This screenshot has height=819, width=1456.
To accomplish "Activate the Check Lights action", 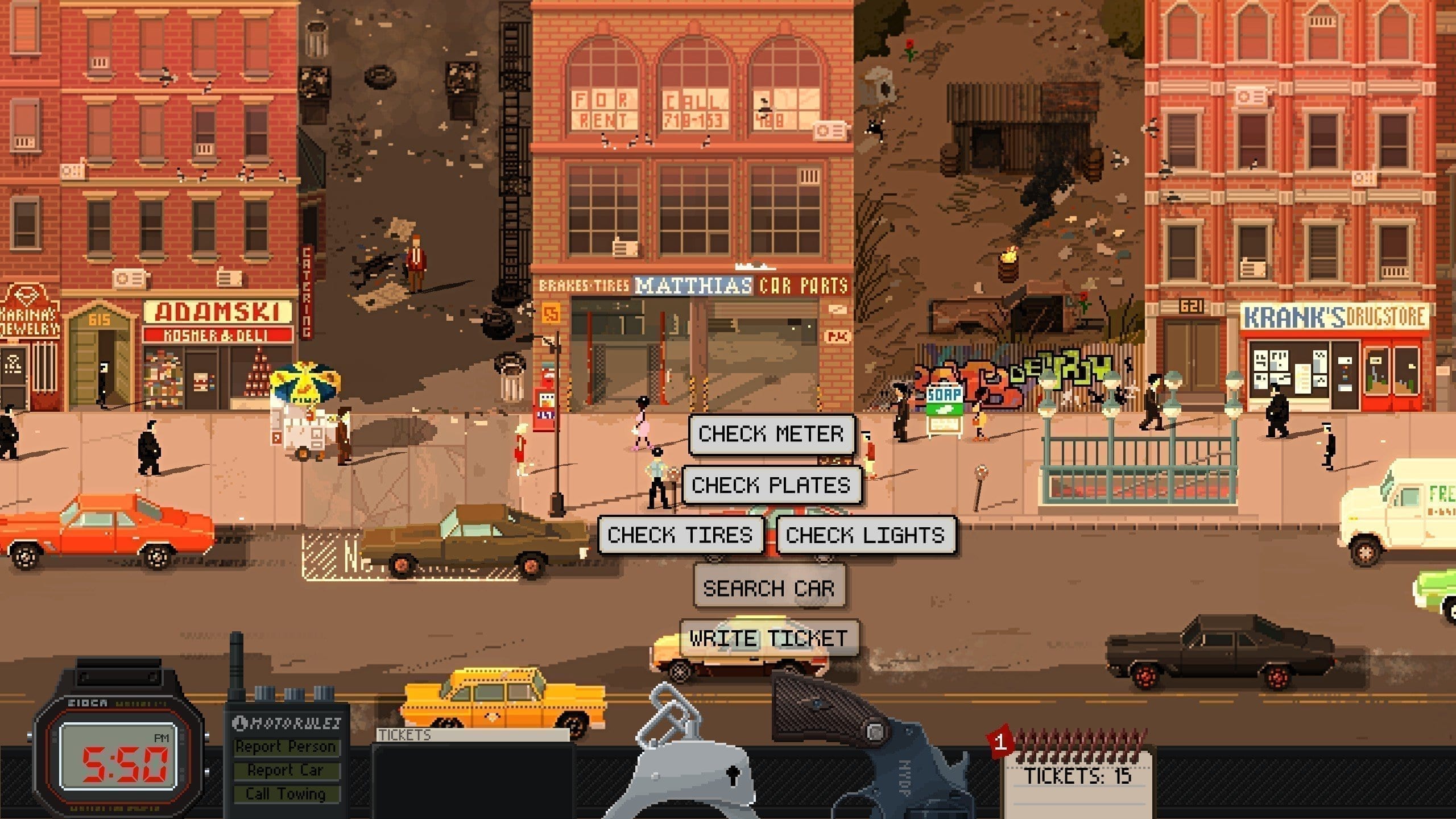I will (865, 535).
